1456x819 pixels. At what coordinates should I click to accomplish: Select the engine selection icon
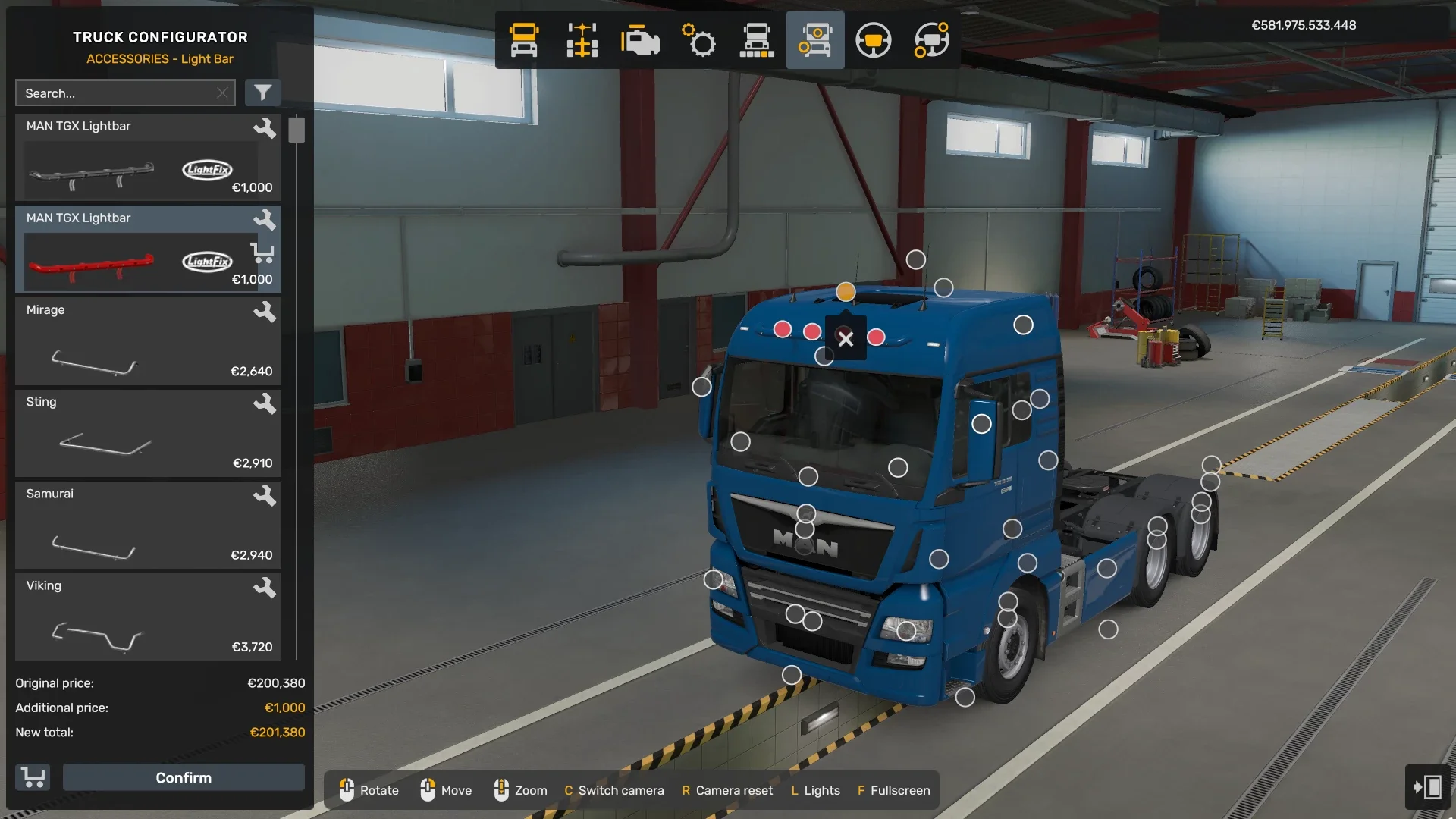(640, 39)
